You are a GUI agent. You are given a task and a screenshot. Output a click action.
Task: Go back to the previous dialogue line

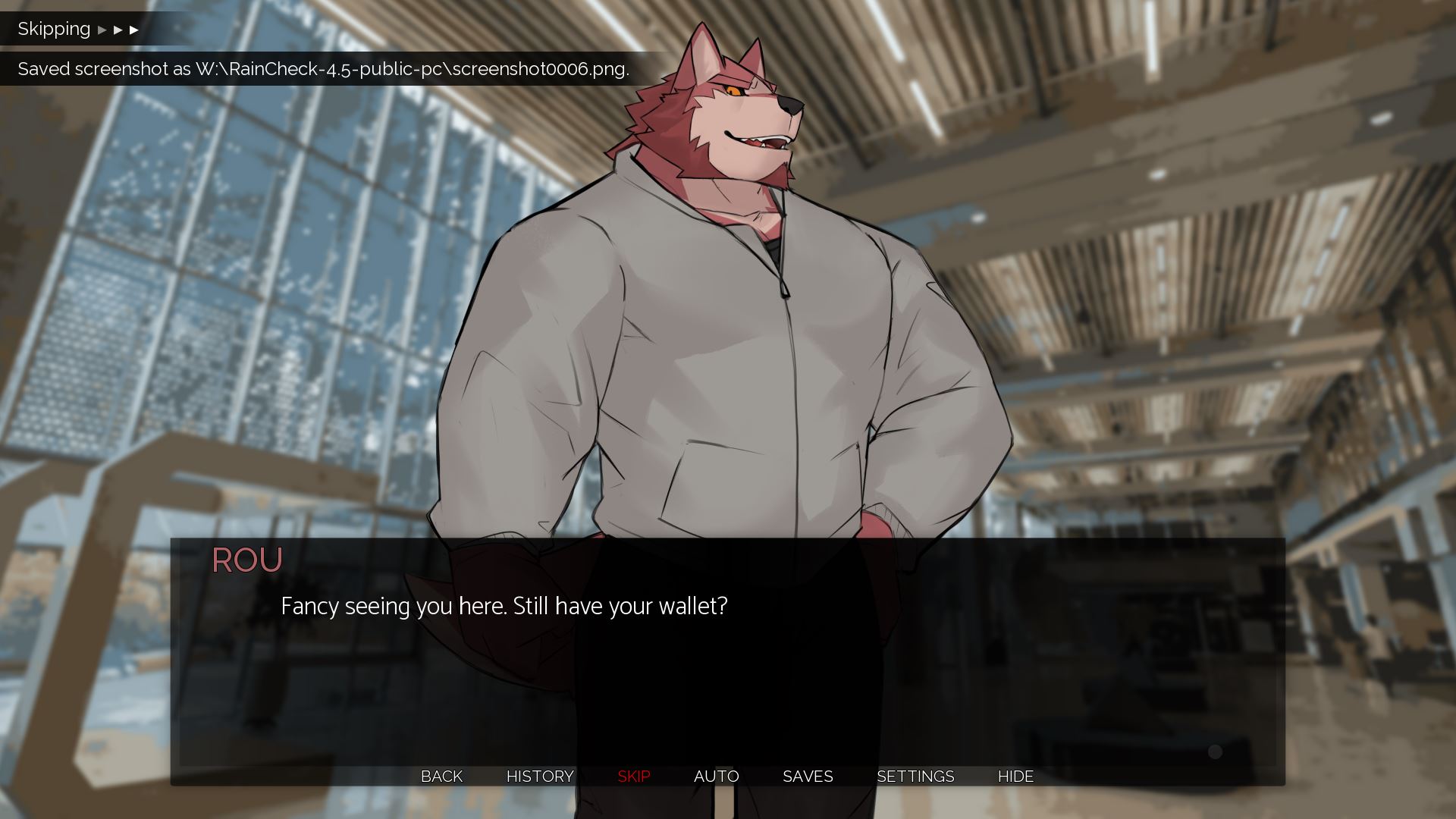(441, 776)
